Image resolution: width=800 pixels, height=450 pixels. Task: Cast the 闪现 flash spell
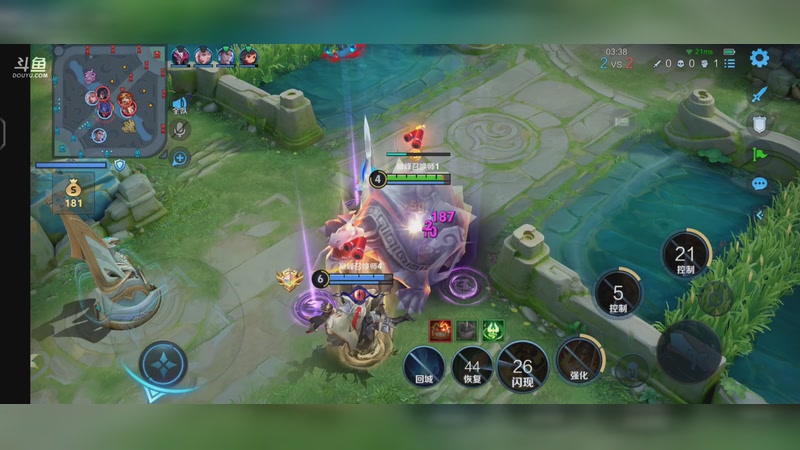[x=522, y=365]
